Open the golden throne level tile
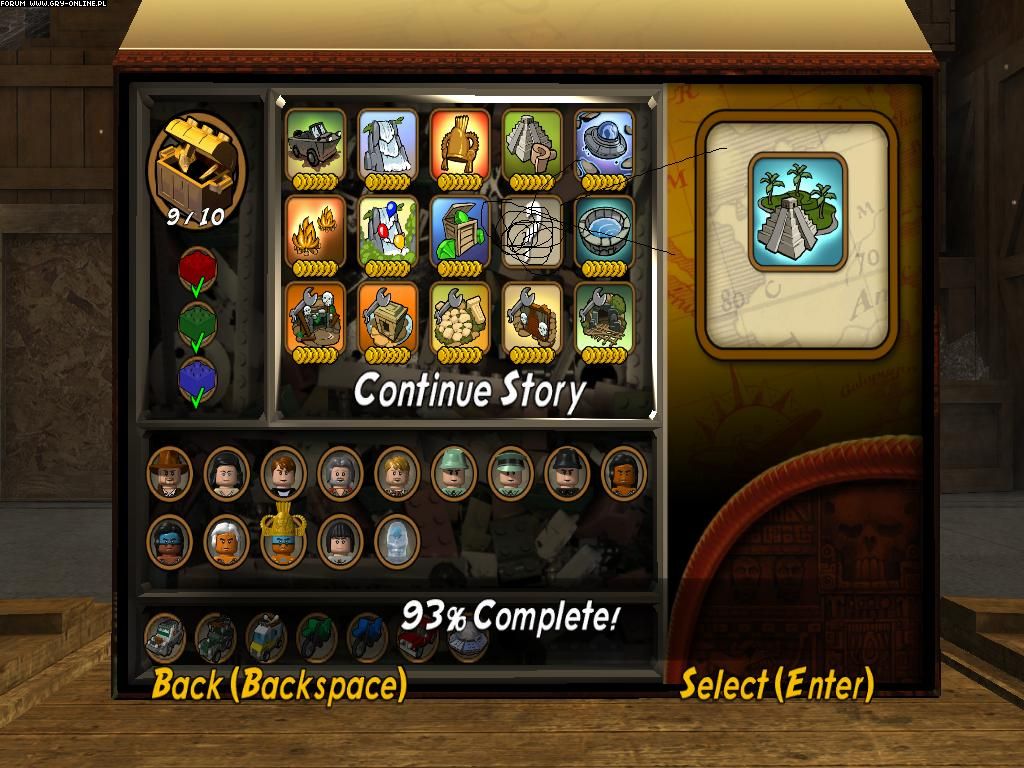 (460, 146)
